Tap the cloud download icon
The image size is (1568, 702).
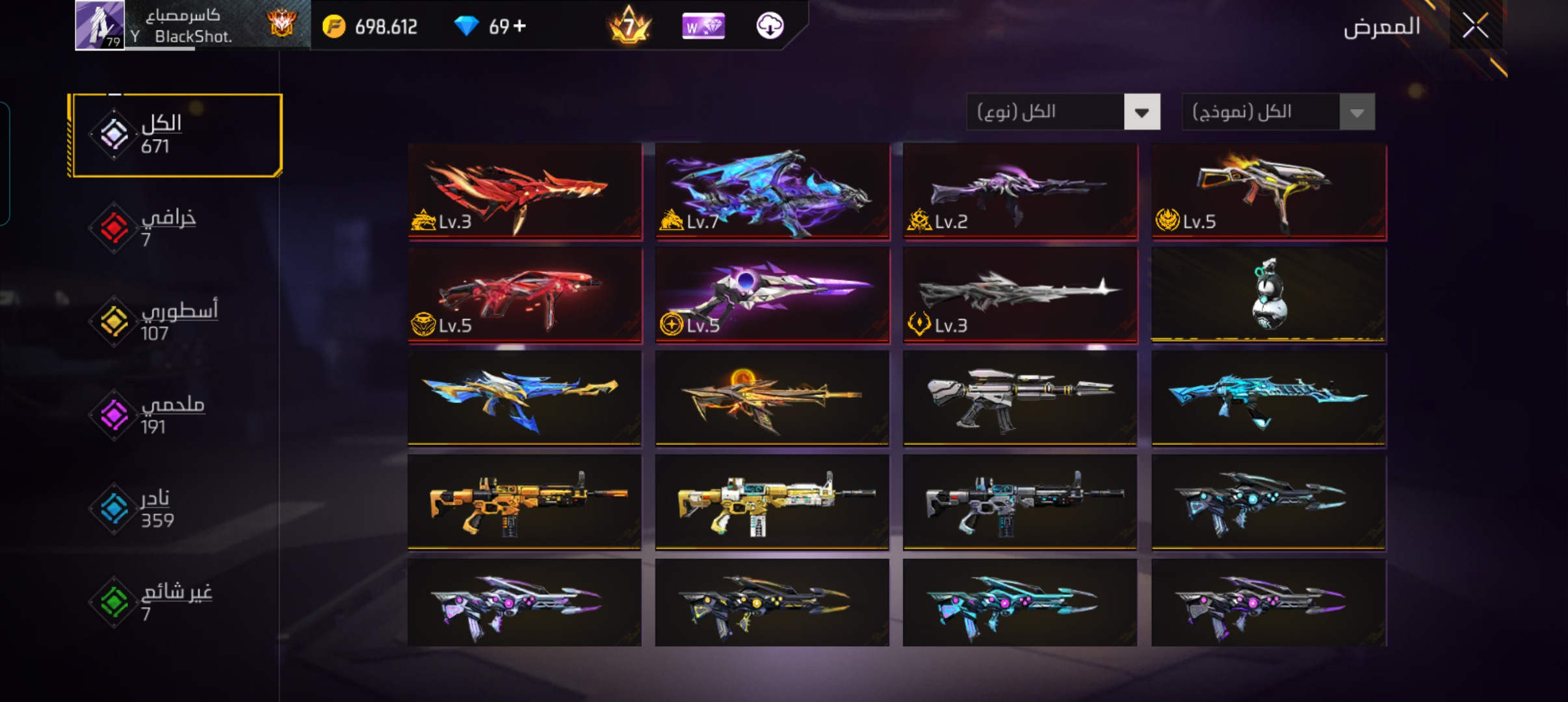point(770,26)
